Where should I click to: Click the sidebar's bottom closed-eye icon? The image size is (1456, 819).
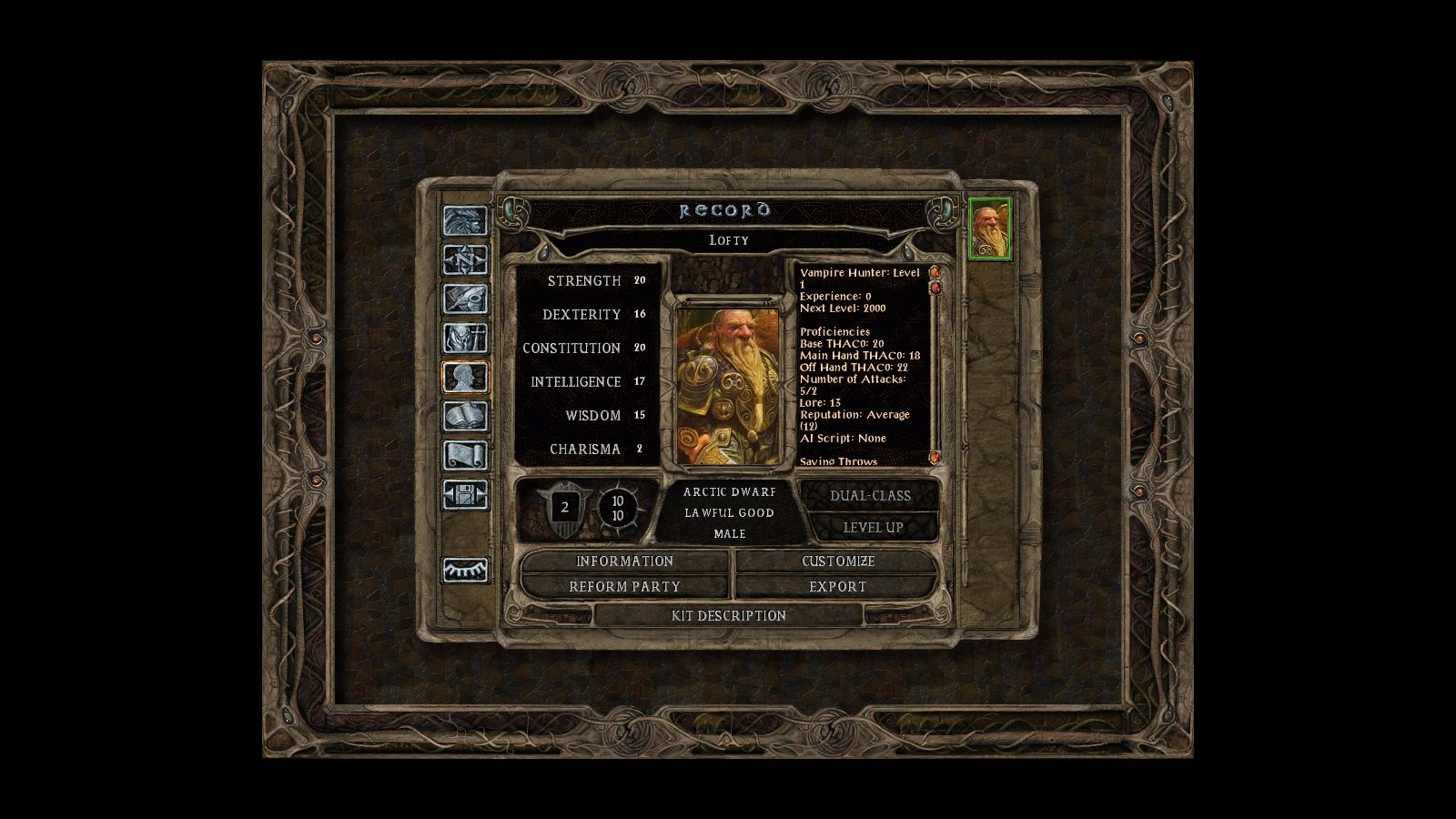click(465, 571)
